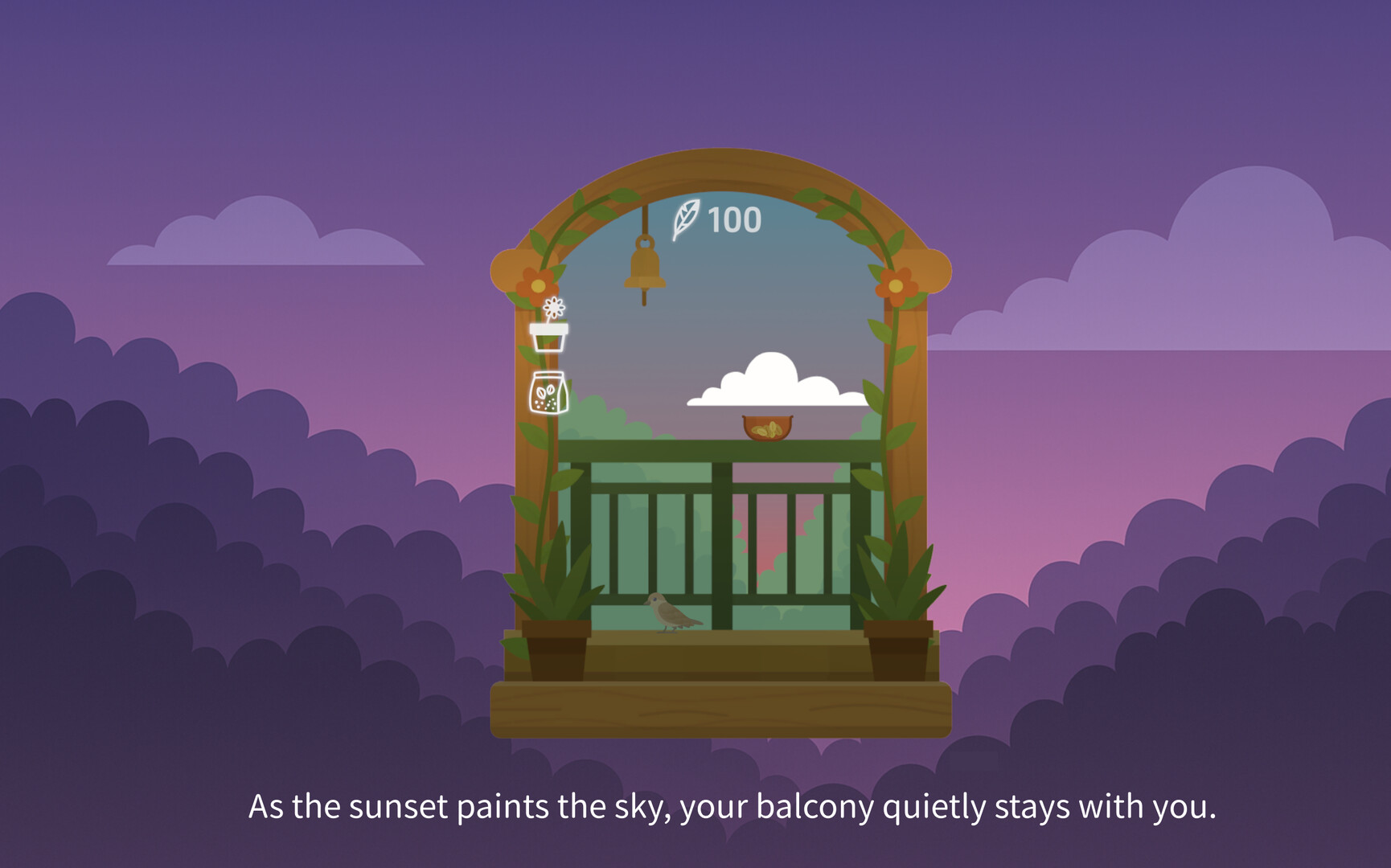This screenshot has width=1391, height=868.
Task: Click the bowl of seeds on the ledge
Action: coord(768,426)
